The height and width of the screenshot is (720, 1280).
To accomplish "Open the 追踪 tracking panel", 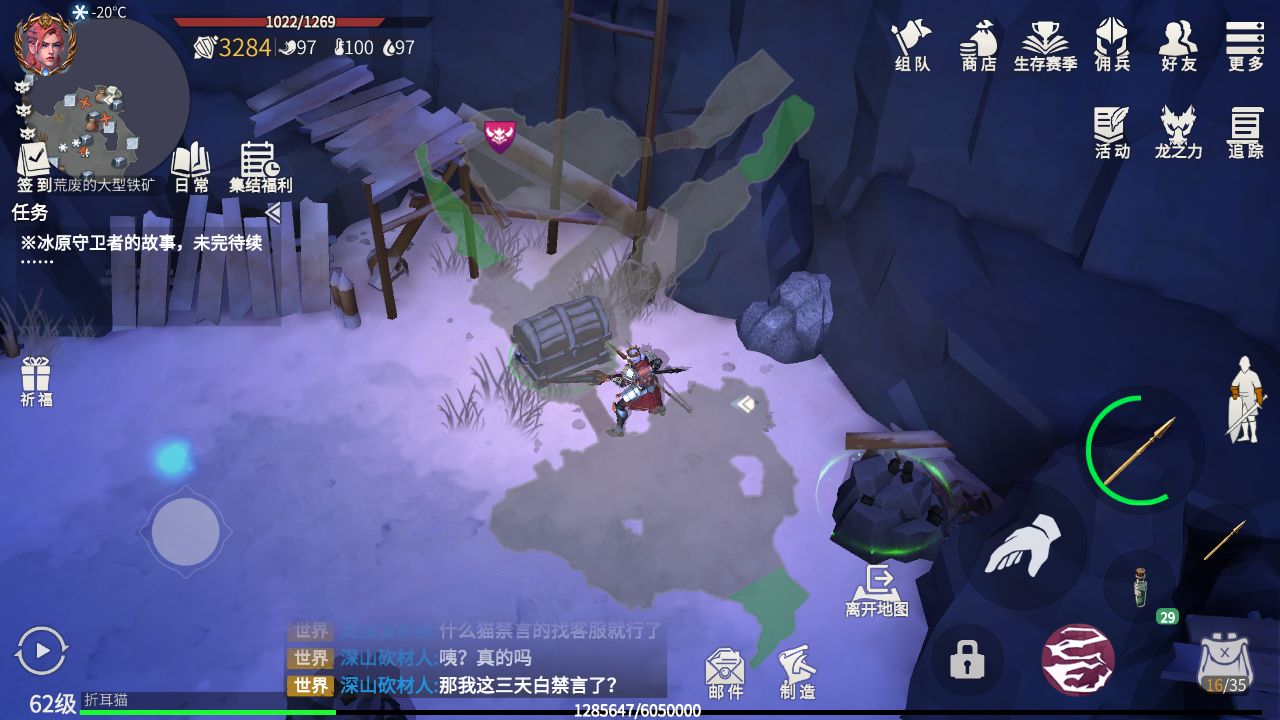I will [1245, 132].
